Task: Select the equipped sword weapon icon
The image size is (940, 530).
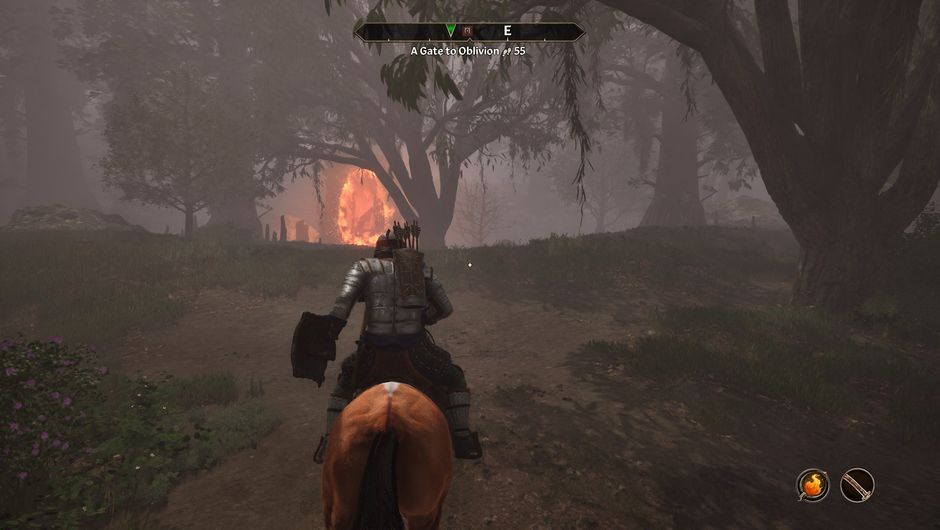Action: [x=857, y=485]
